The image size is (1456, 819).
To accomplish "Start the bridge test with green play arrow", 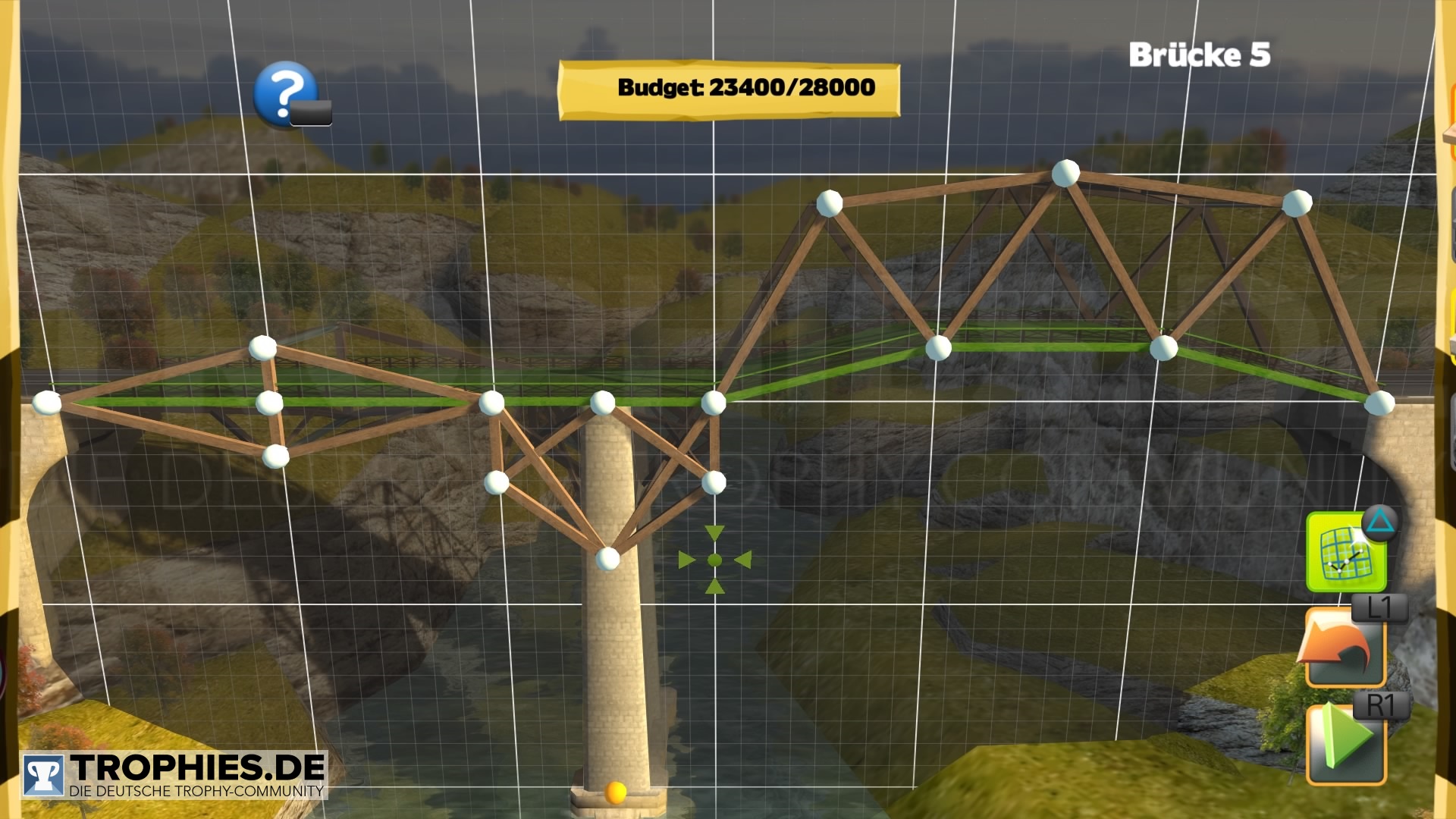I will point(1345,743).
